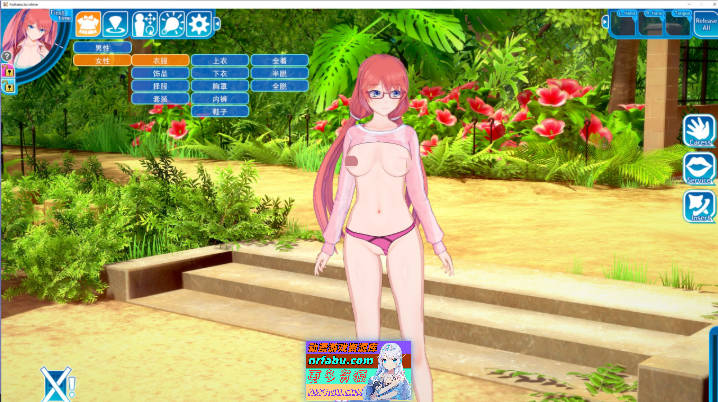
Task: Click the question mark help icon
Action: coord(7,56)
